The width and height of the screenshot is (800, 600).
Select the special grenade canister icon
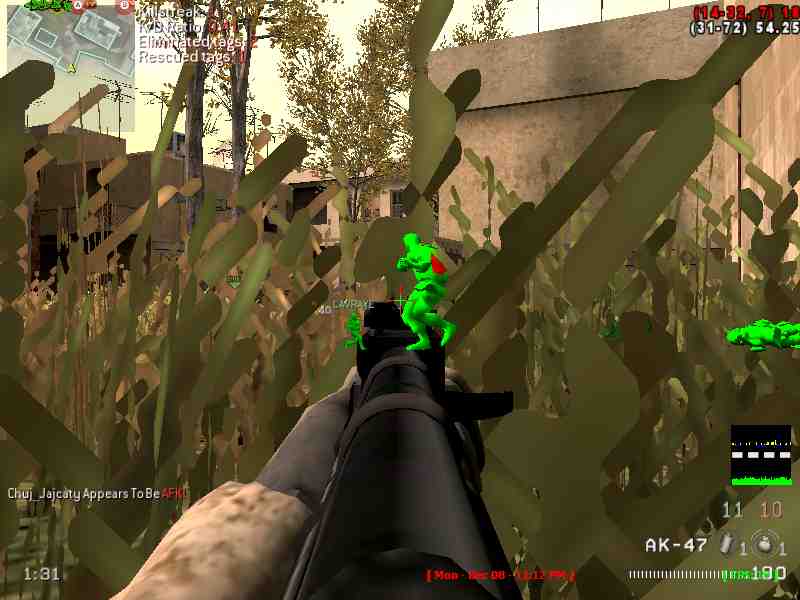coord(729,544)
